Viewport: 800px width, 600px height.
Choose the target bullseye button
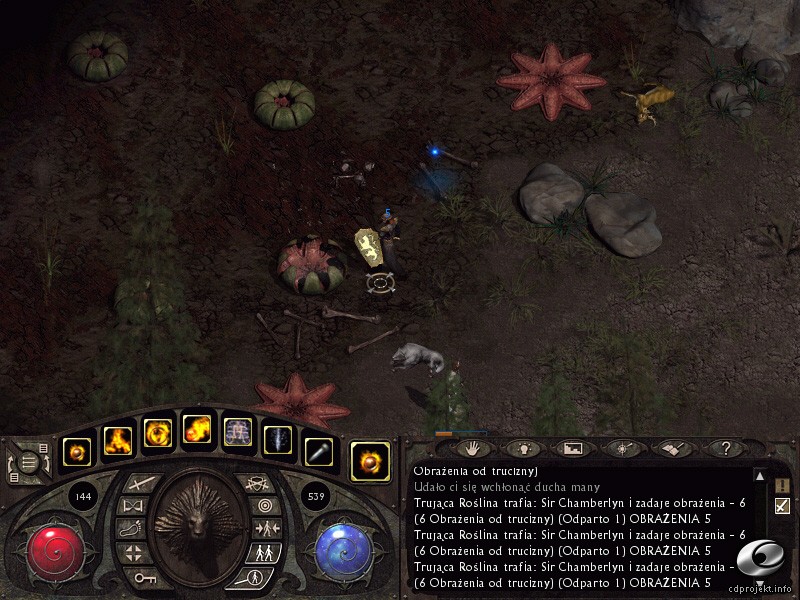tap(263, 506)
